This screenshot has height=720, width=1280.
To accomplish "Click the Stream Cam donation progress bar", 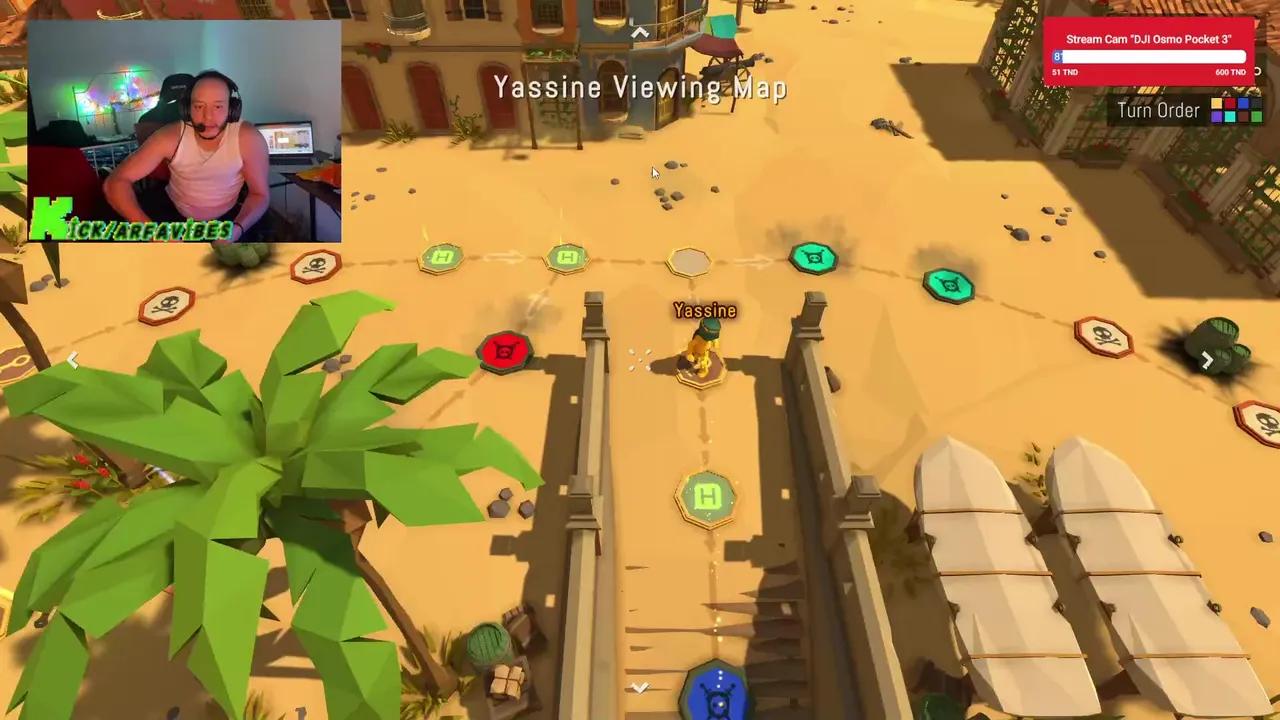I will [x=1148, y=57].
